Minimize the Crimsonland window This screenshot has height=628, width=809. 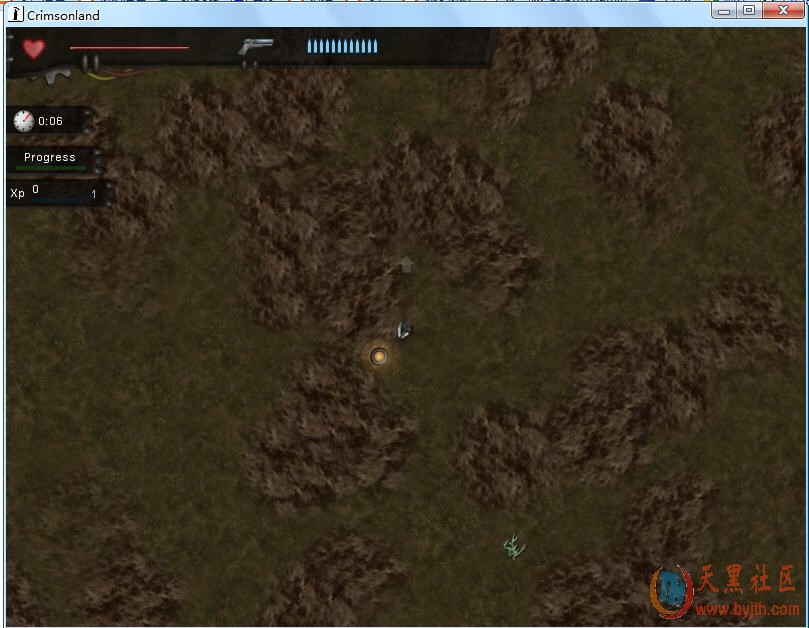click(x=725, y=10)
